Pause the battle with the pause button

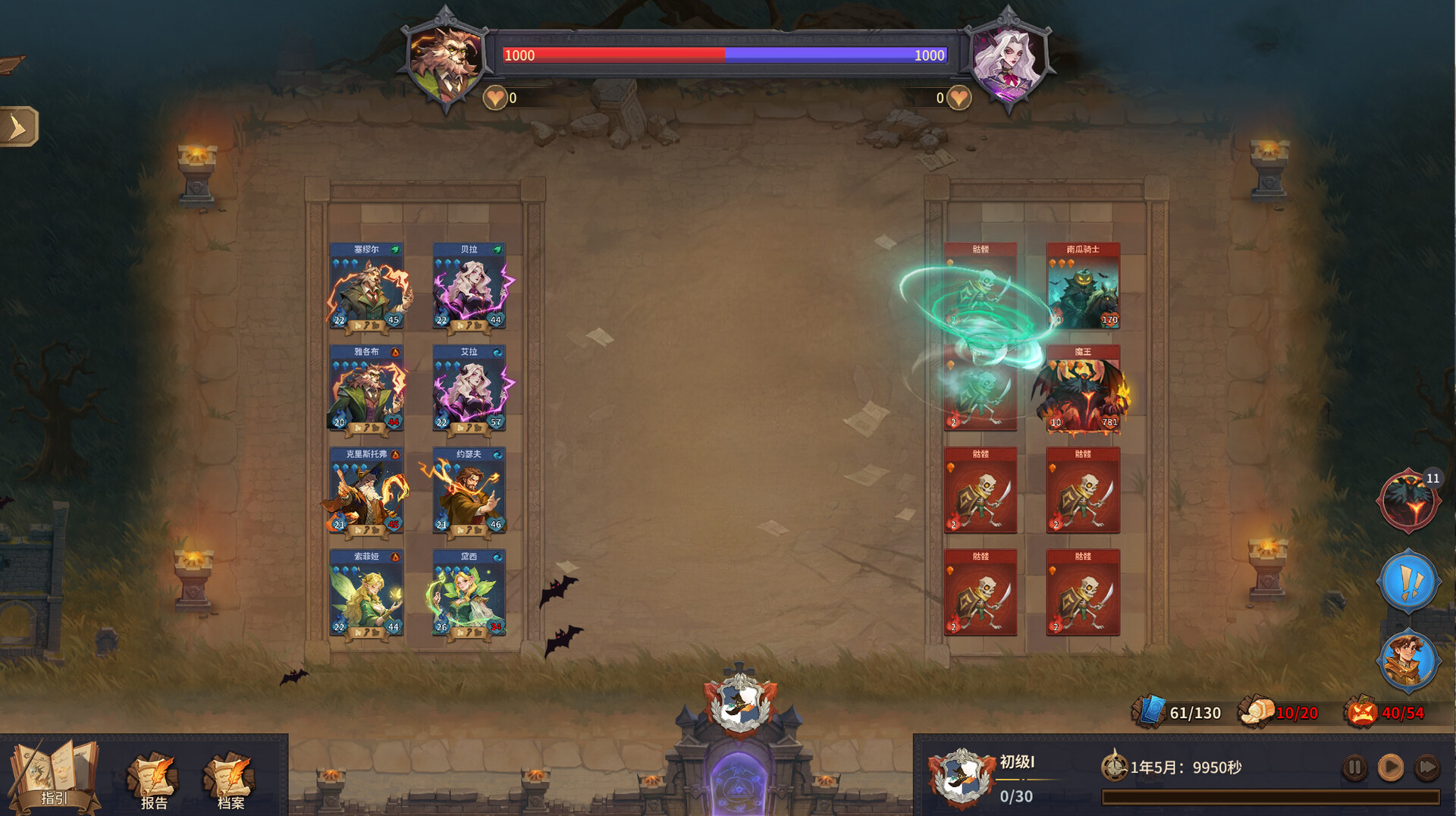(x=1354, y=768)
